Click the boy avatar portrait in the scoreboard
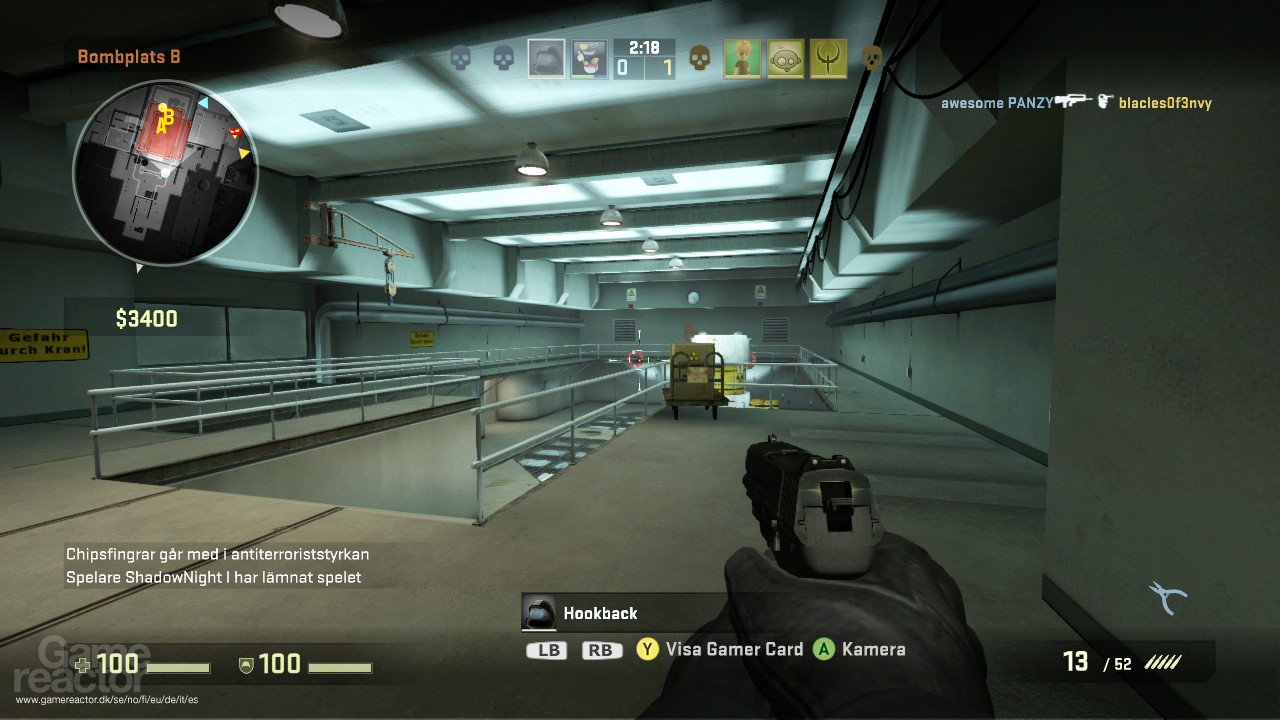The image size is (1280, 720). click(744, 58)
